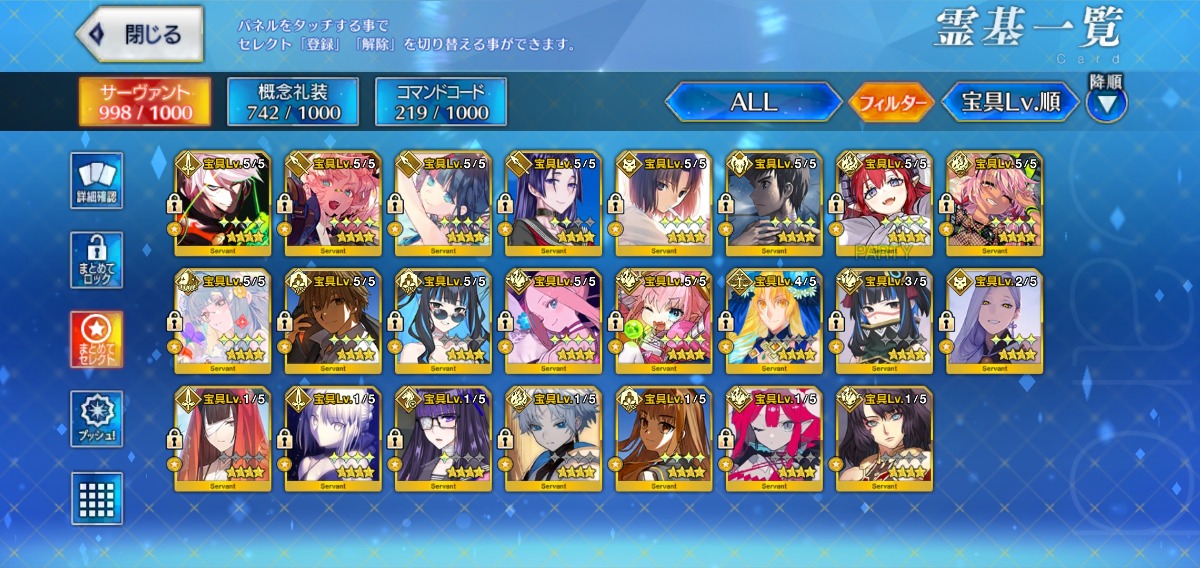Switch to the サーヴァント tab

click(x=146, y=102)
